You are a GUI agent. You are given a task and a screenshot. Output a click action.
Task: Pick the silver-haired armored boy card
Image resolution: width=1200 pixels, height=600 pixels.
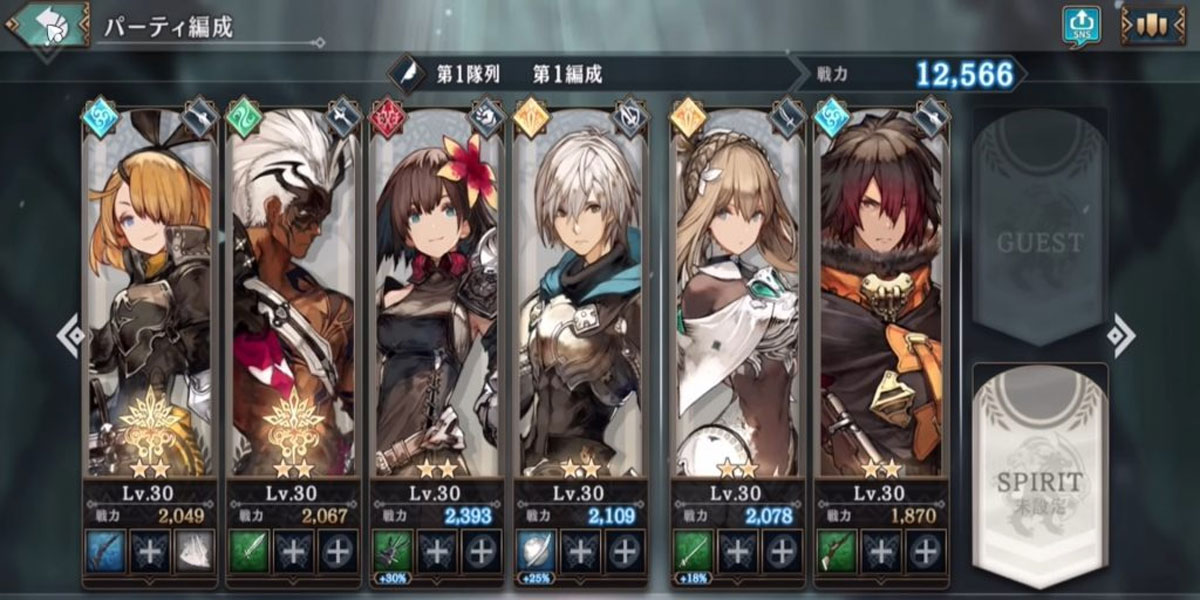pos(579,300)
